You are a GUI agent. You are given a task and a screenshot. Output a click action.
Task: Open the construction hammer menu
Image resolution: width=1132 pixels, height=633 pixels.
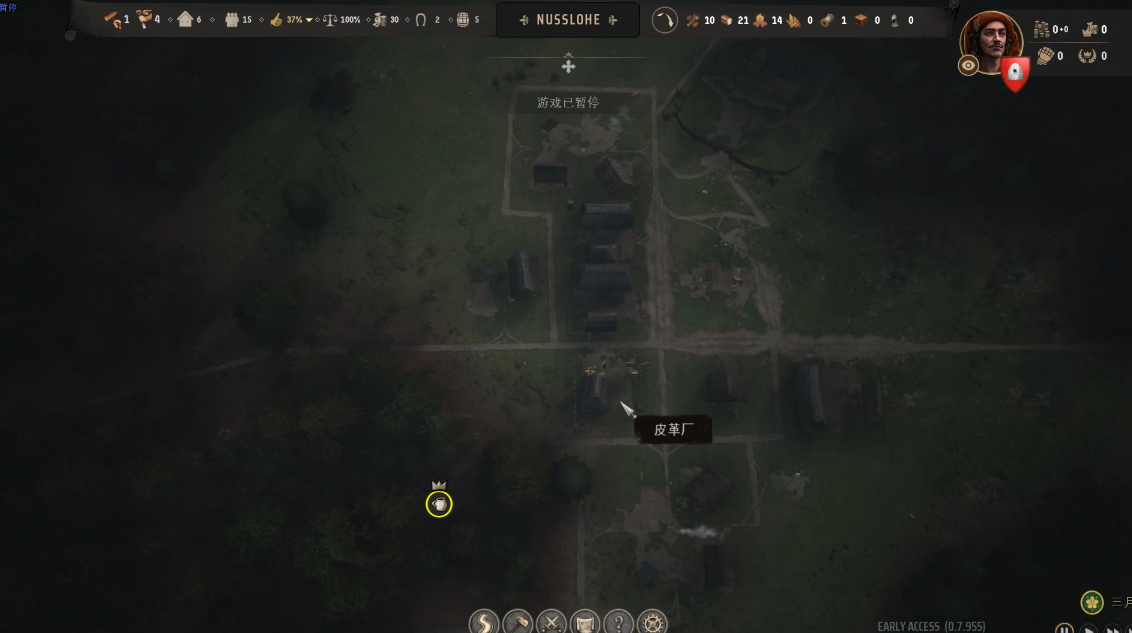coord(517,623)
